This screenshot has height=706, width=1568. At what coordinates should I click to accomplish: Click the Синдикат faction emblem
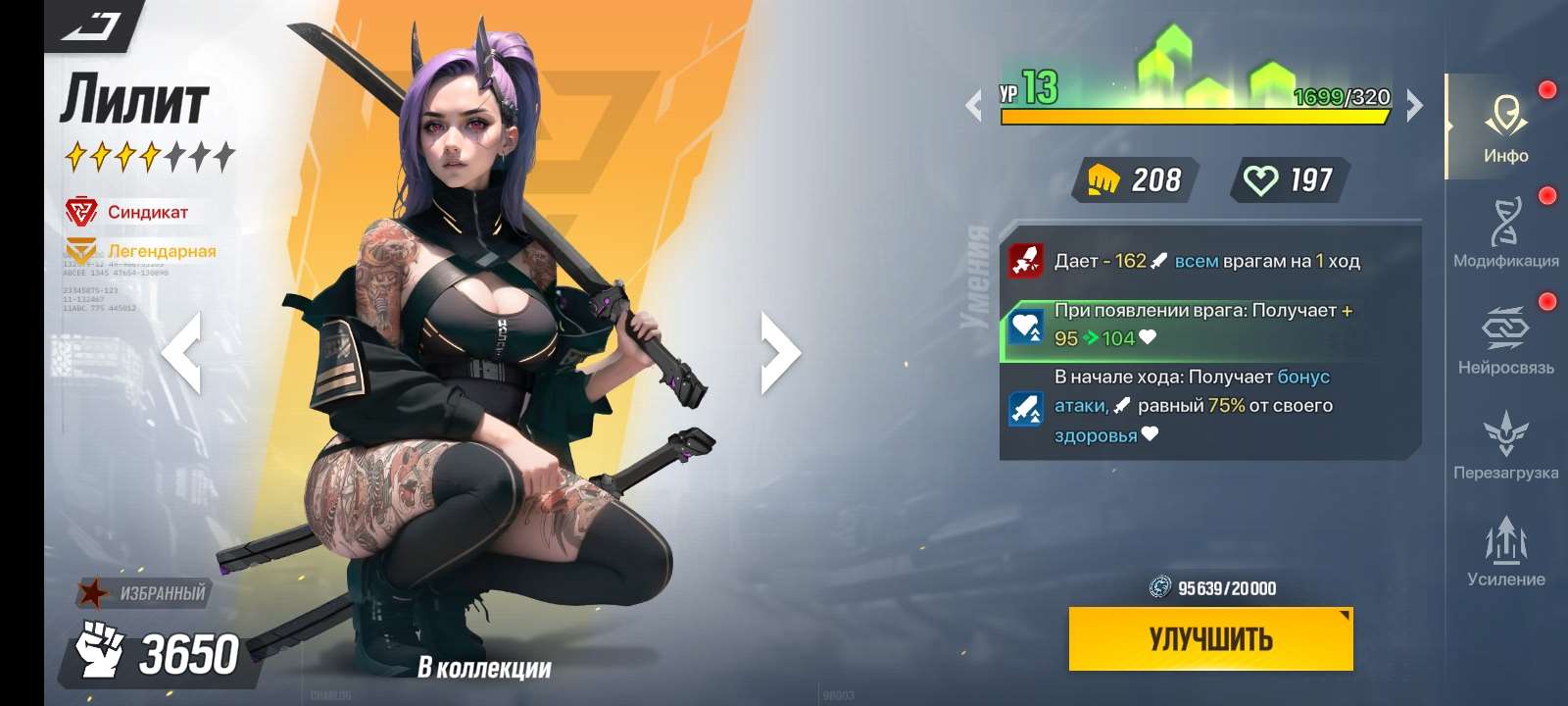[83, 209]
